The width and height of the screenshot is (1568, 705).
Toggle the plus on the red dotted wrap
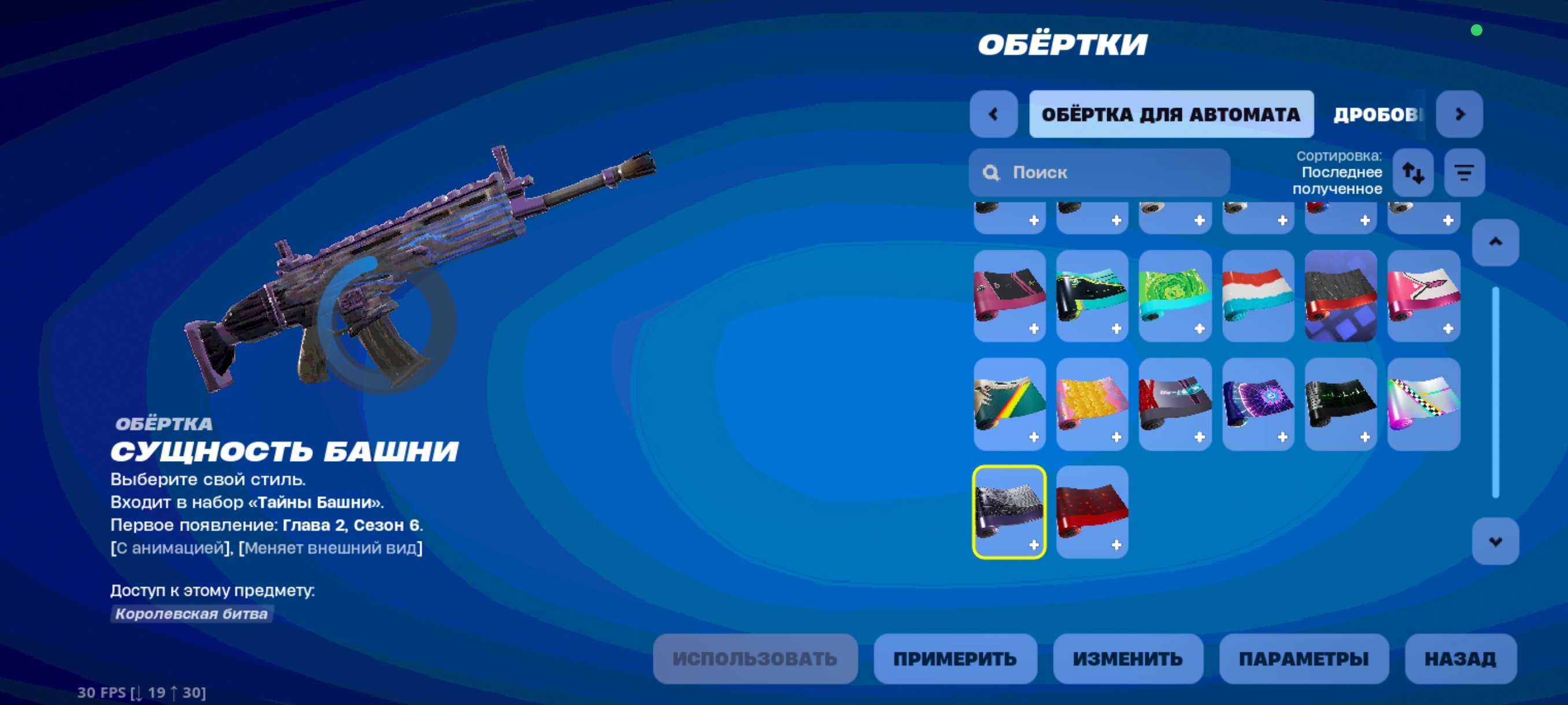(1118, 545)
